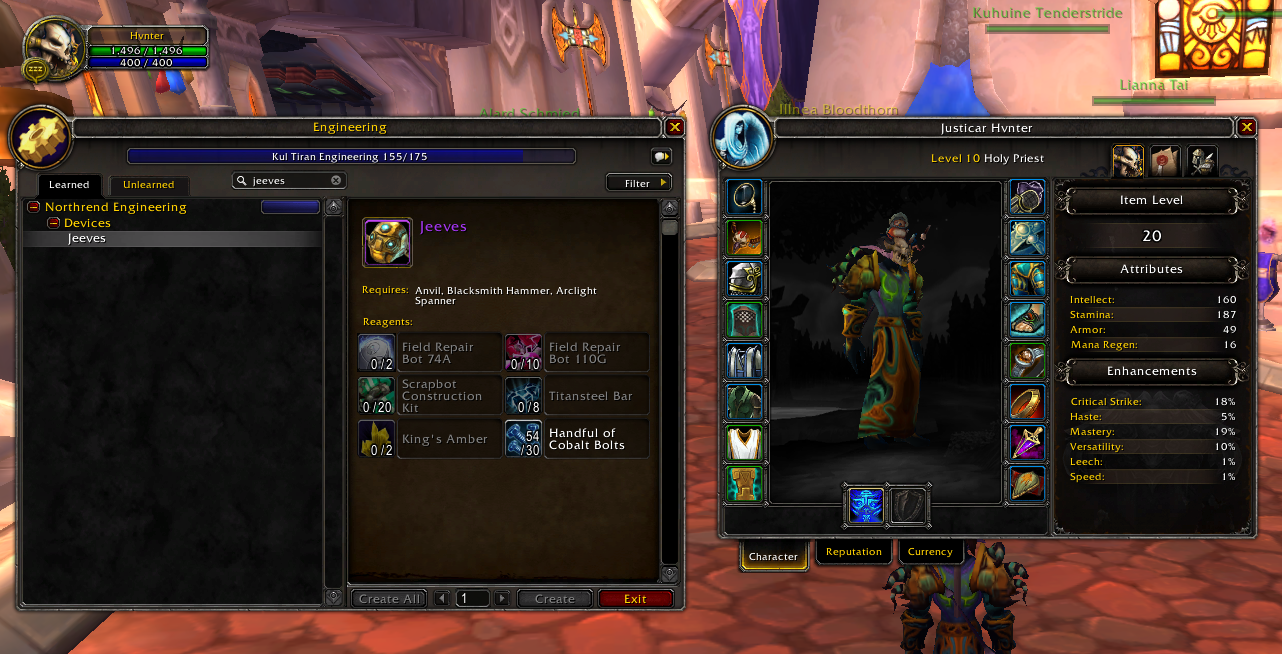Viewport: 1282px width, 654px height.
Task: Close the Justicar Hvnter character window
Action: click(1246, 127)
